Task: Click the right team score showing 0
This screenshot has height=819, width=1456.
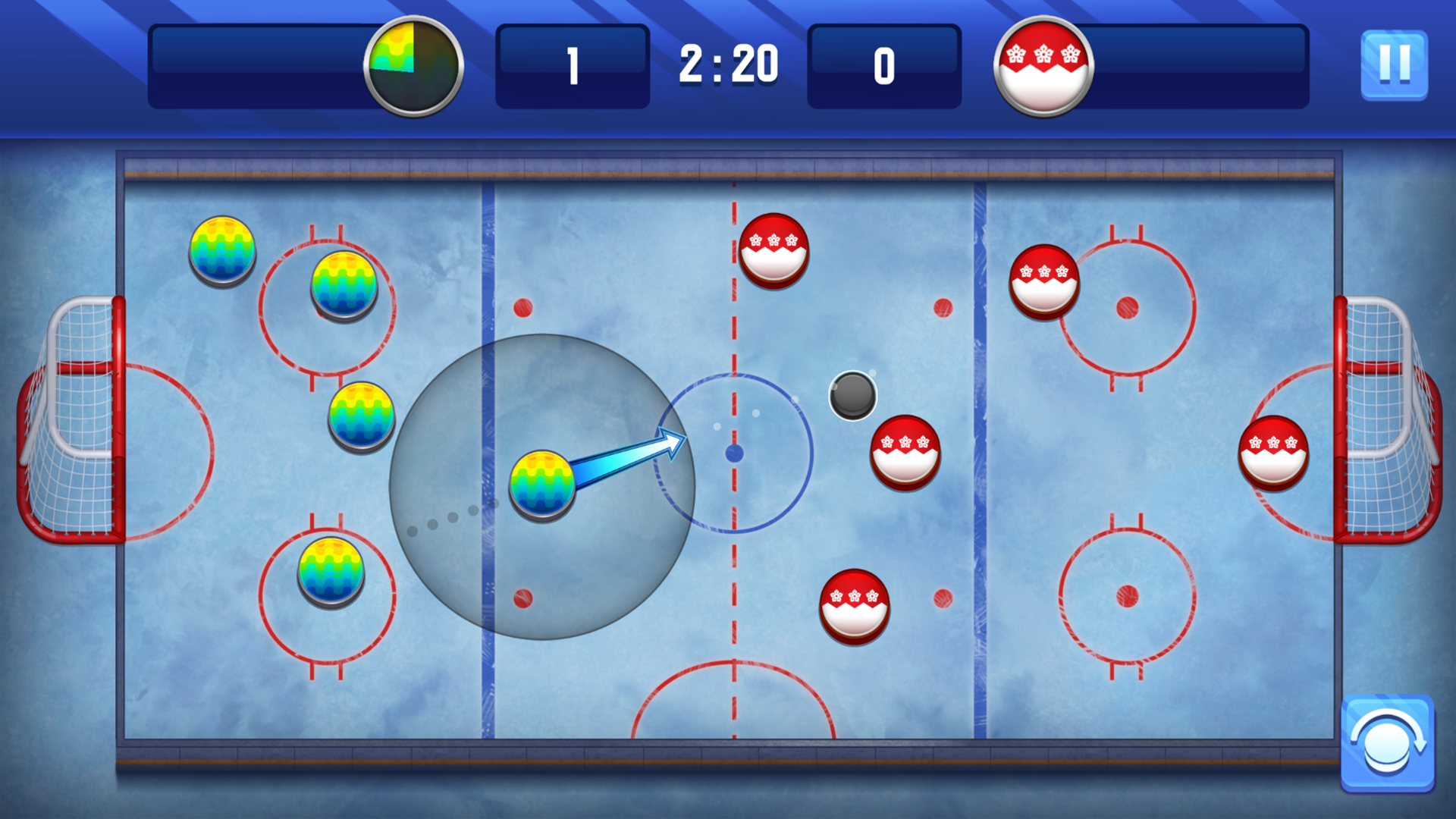Action: click(x=884, y=67)
